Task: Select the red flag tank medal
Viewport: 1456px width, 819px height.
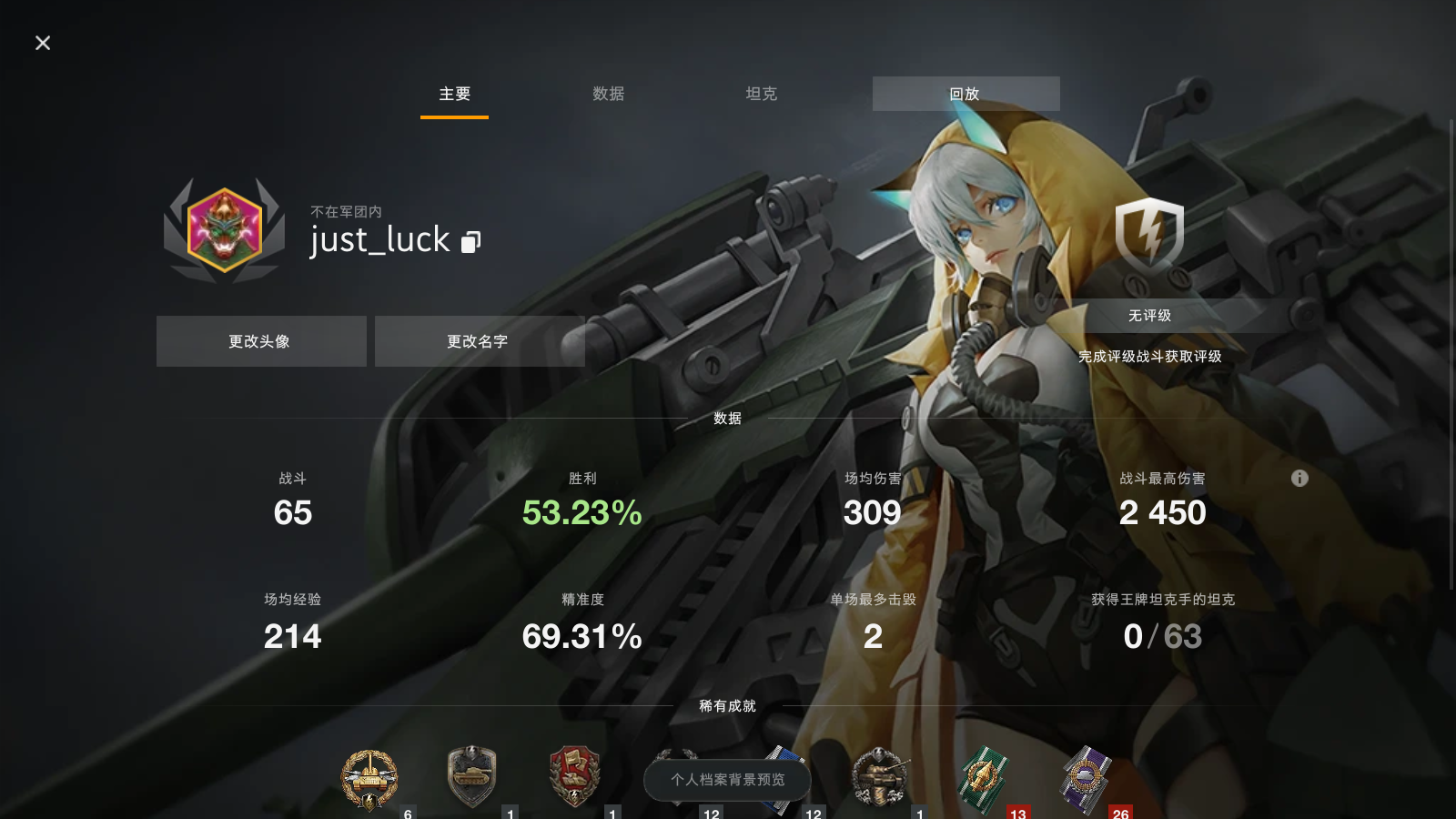Action: click(x=574, y=776)
